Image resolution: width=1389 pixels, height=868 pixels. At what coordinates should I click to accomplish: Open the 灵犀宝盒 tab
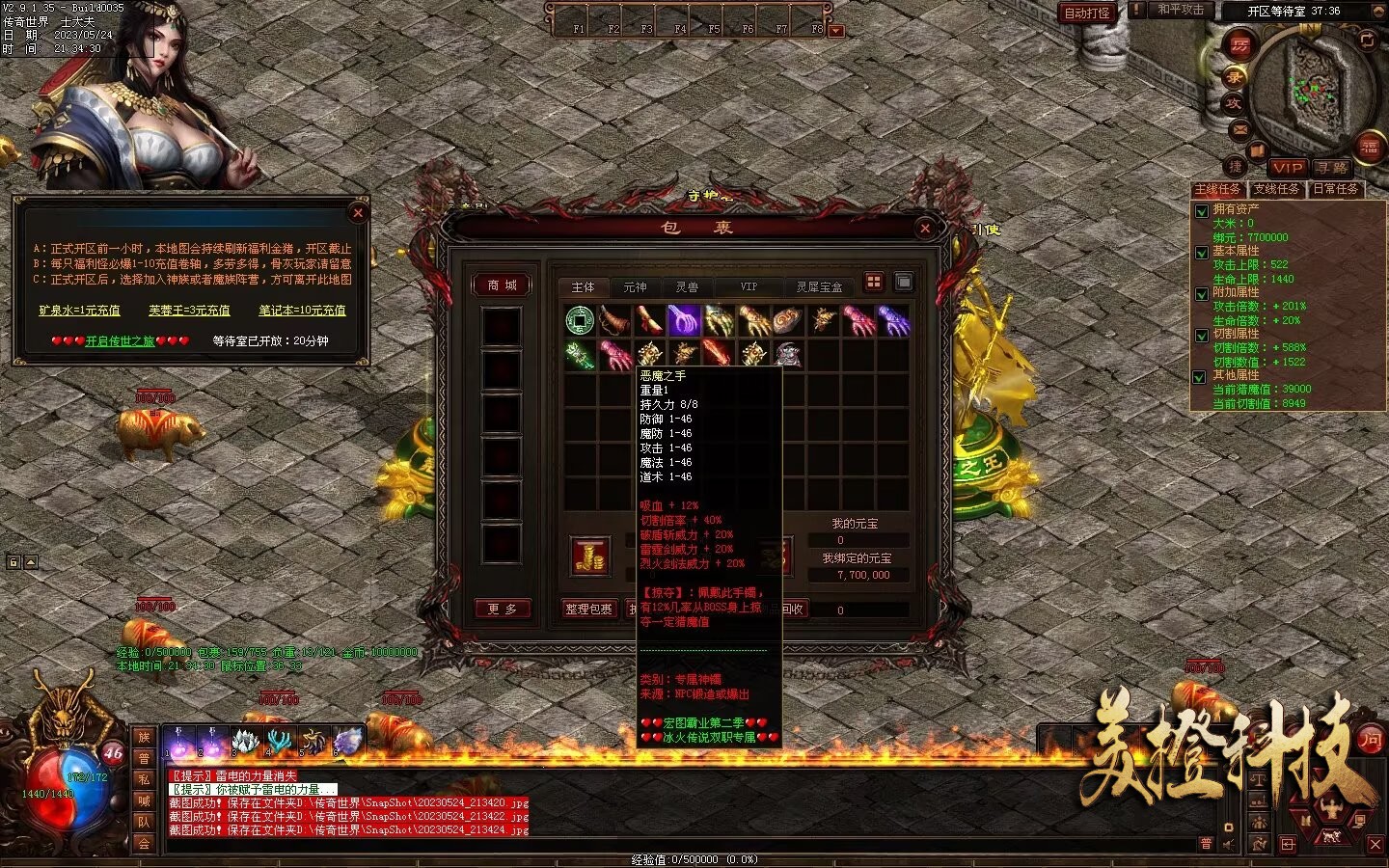[819, 286]
